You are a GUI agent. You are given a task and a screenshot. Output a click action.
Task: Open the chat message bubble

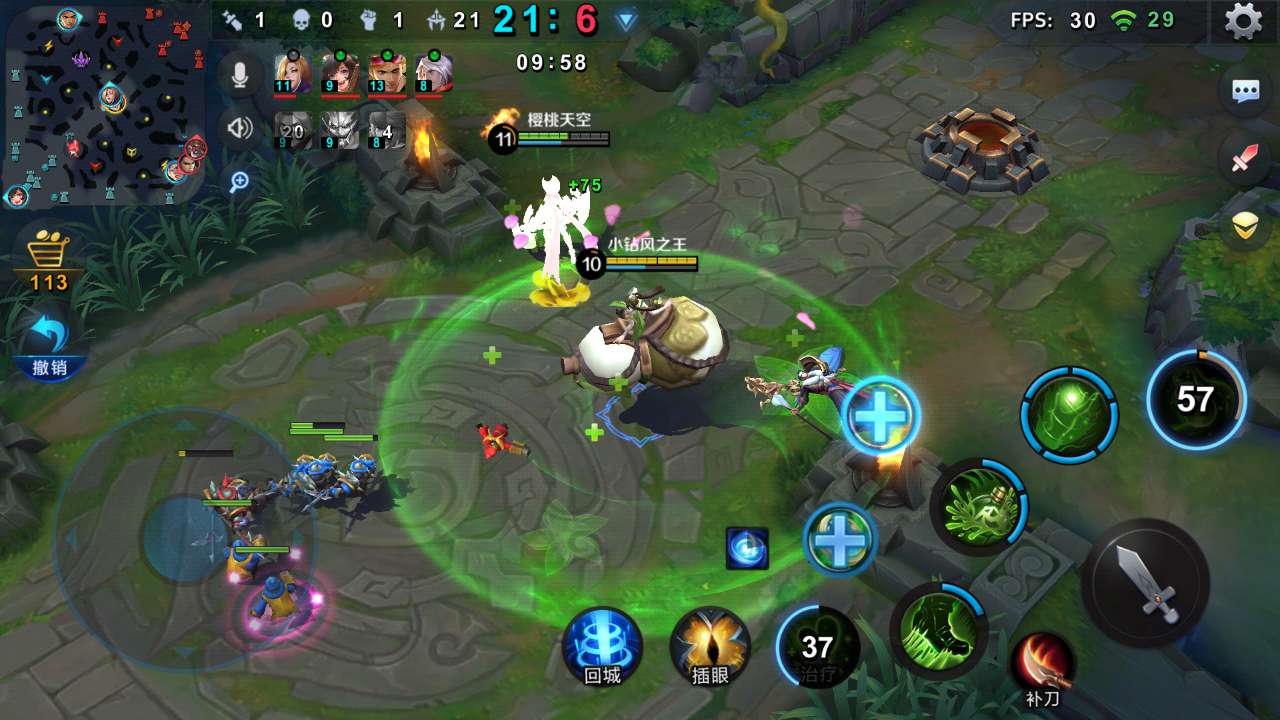pos(1245,92)
